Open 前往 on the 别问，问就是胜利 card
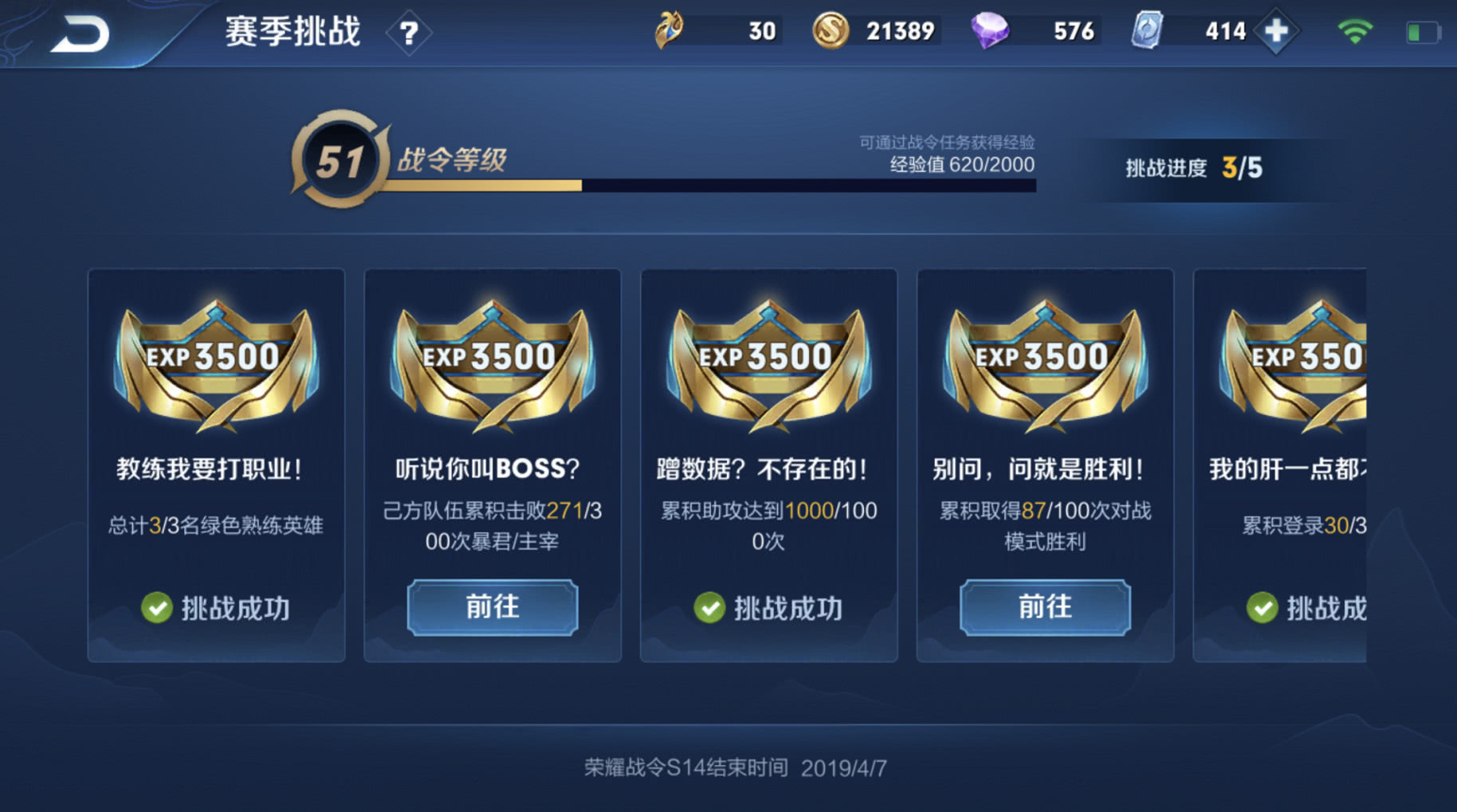 click(1045, 607)
